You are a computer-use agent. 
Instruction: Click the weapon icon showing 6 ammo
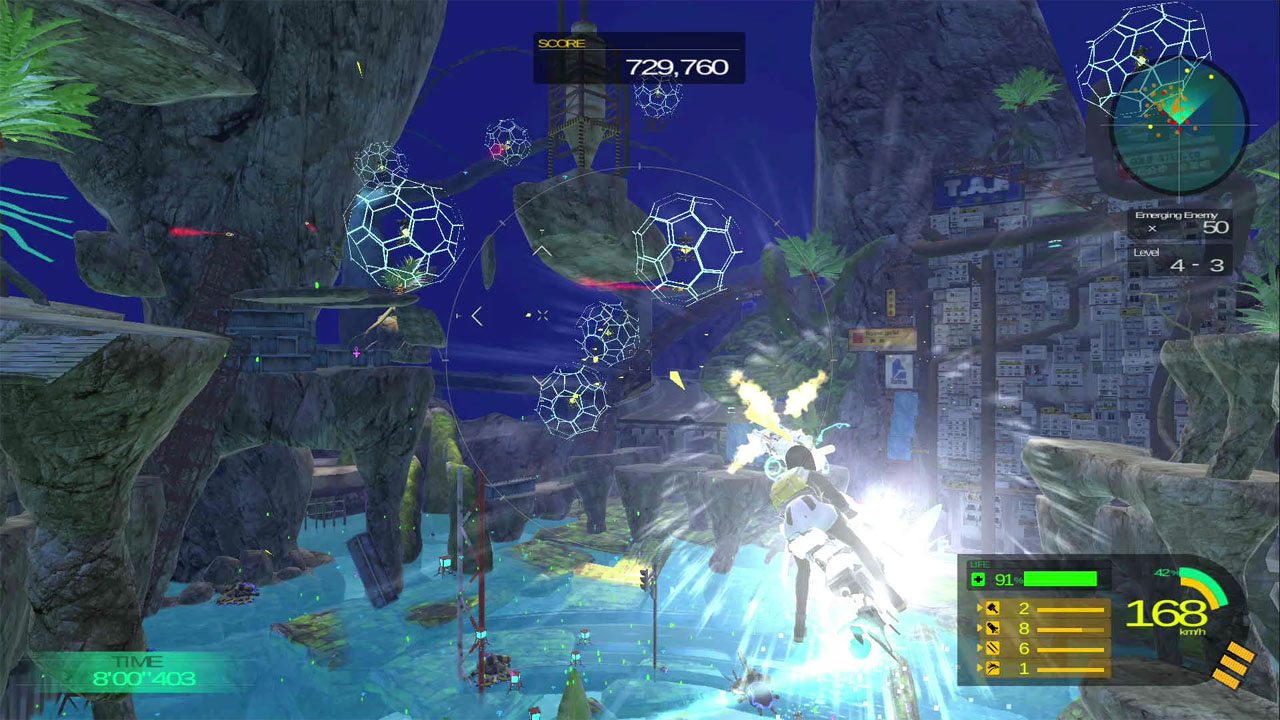[x=992, y=648]
